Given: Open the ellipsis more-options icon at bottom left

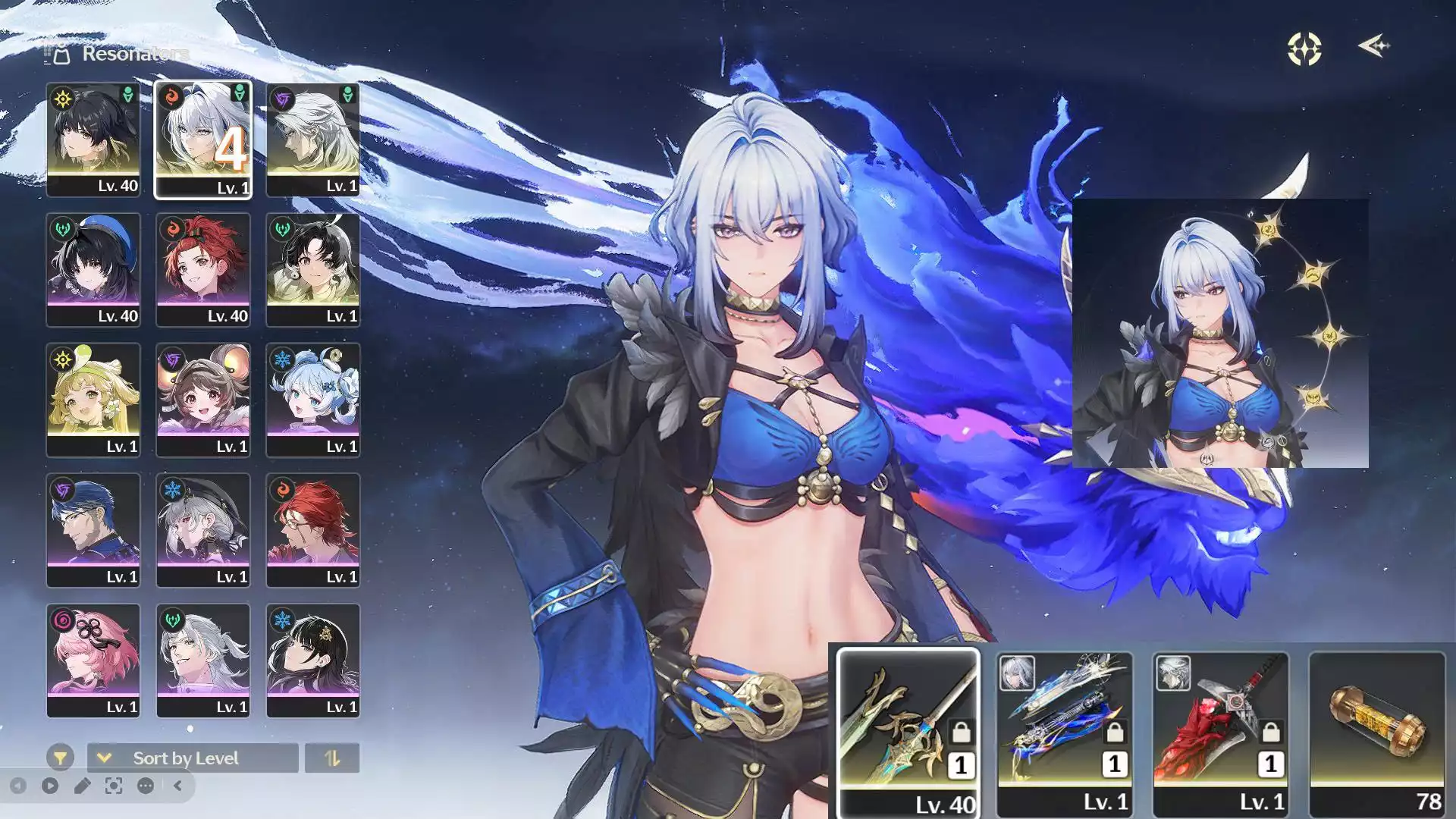Looking at the screenshot, I should [144, 786].
